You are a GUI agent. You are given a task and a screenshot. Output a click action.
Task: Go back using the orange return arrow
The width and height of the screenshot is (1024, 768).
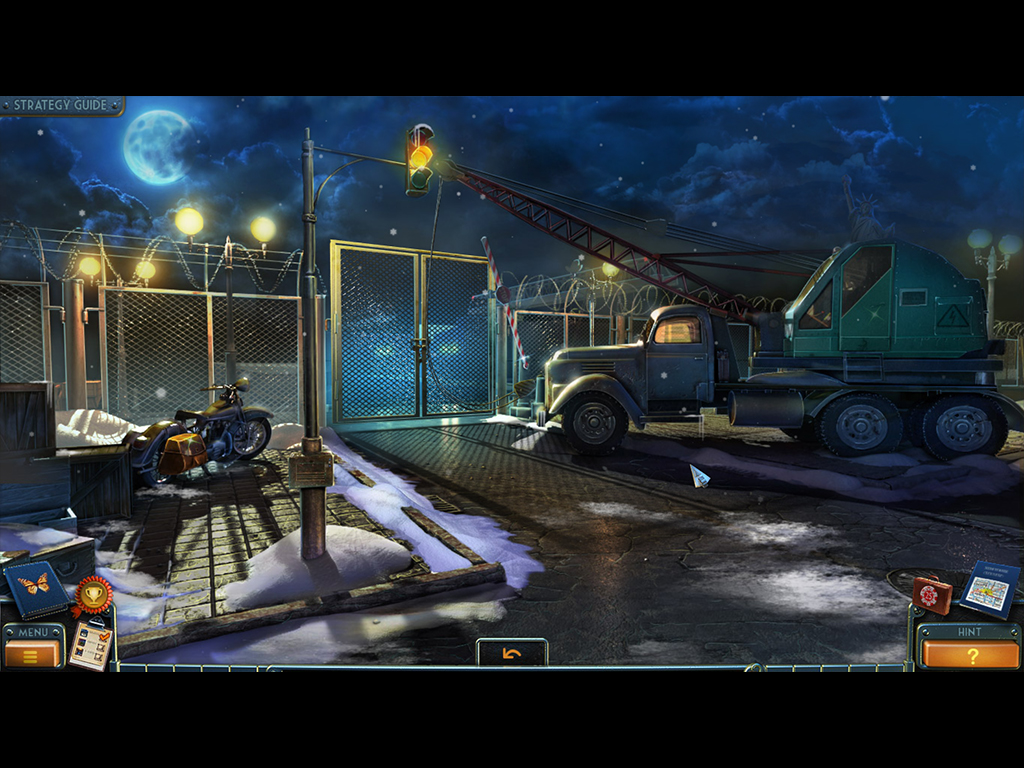[x=512, y=653]
